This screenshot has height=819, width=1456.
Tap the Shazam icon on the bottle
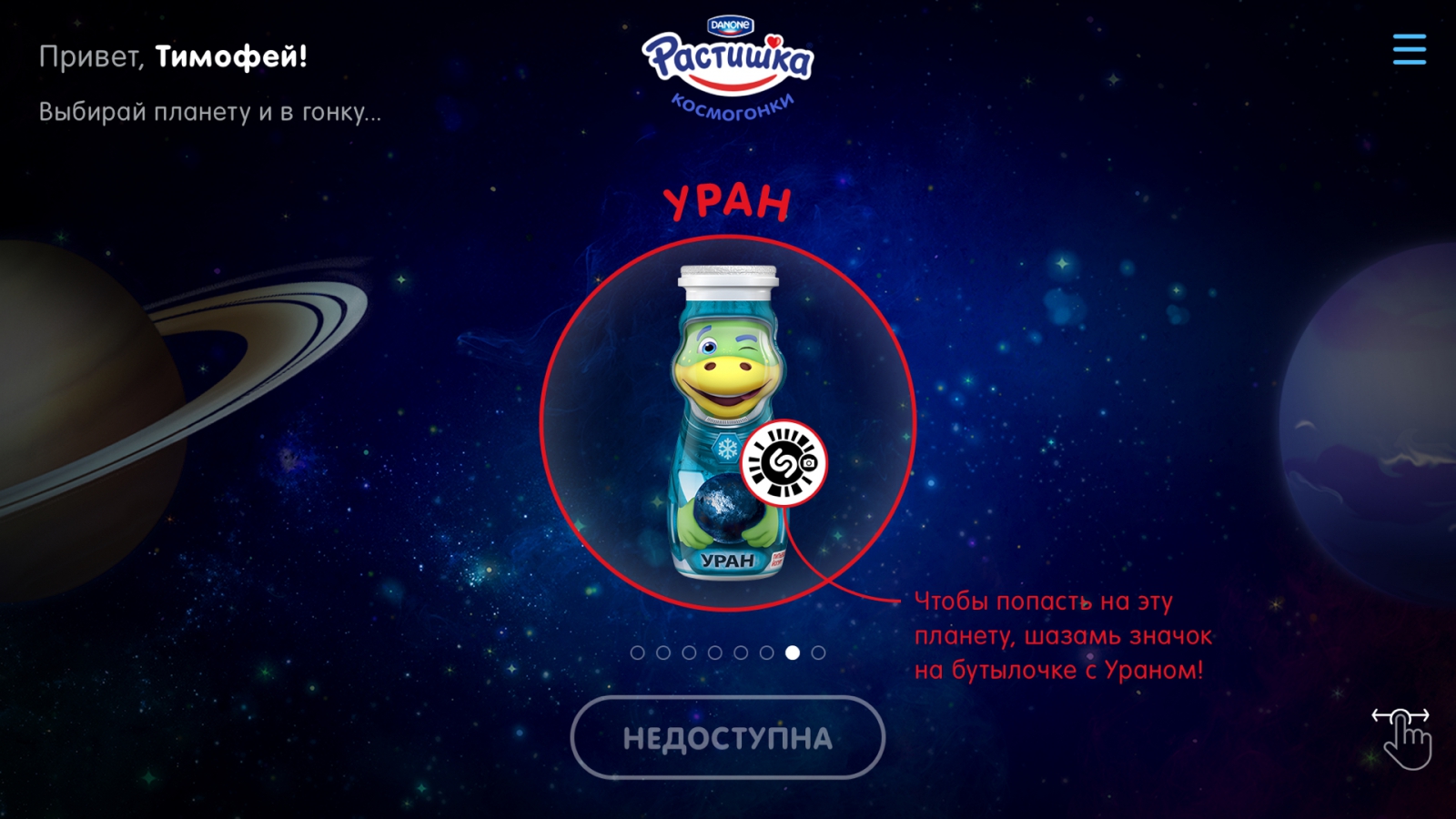point(783,463)
